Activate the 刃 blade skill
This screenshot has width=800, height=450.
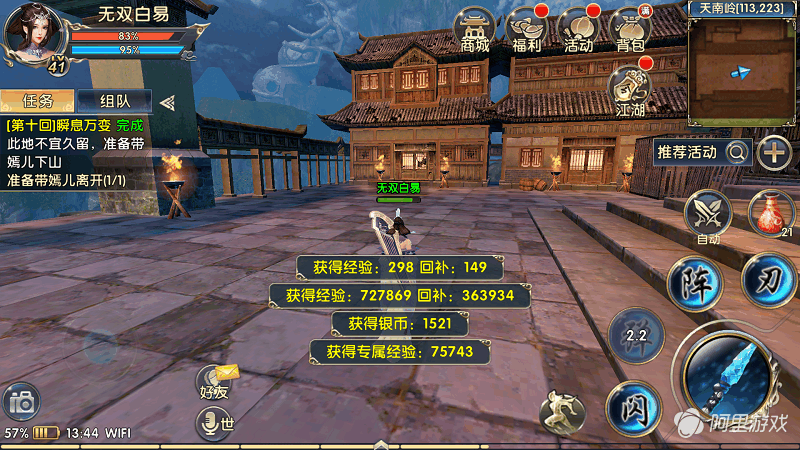pyautogui.click(x=769, y=279)
